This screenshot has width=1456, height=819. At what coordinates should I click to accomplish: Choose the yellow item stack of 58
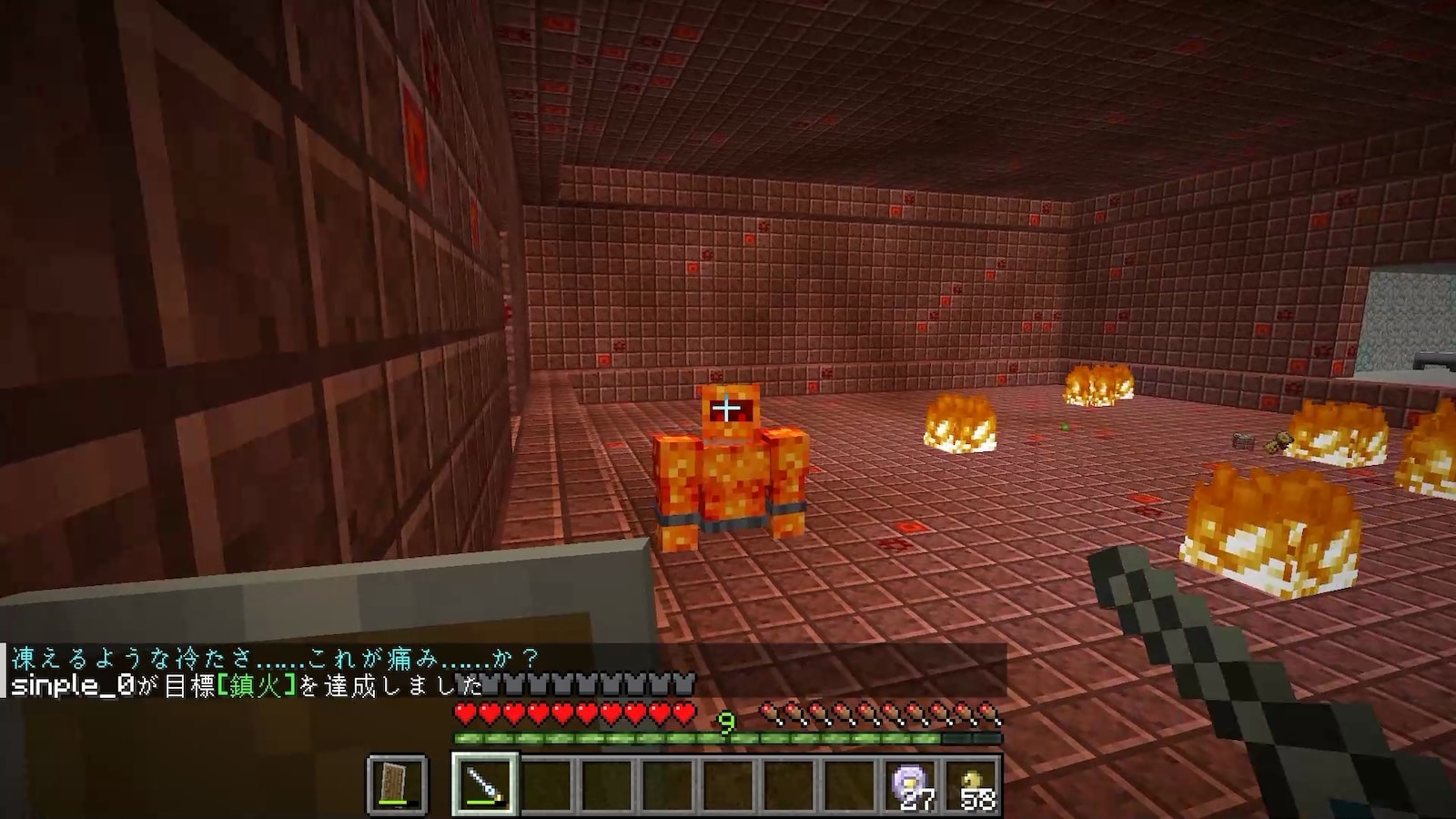[972, 784]
